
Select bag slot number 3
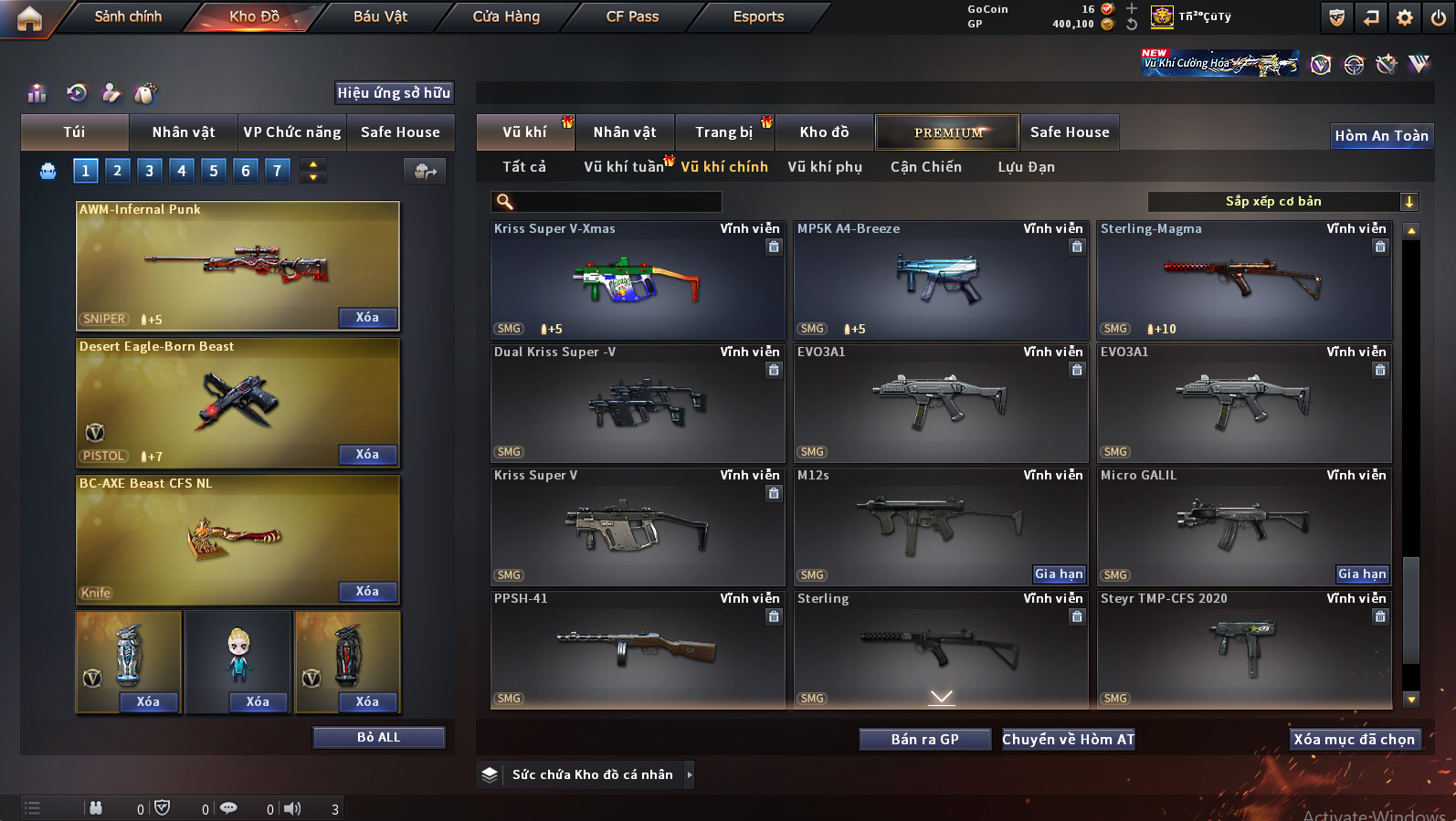[149, 170]
